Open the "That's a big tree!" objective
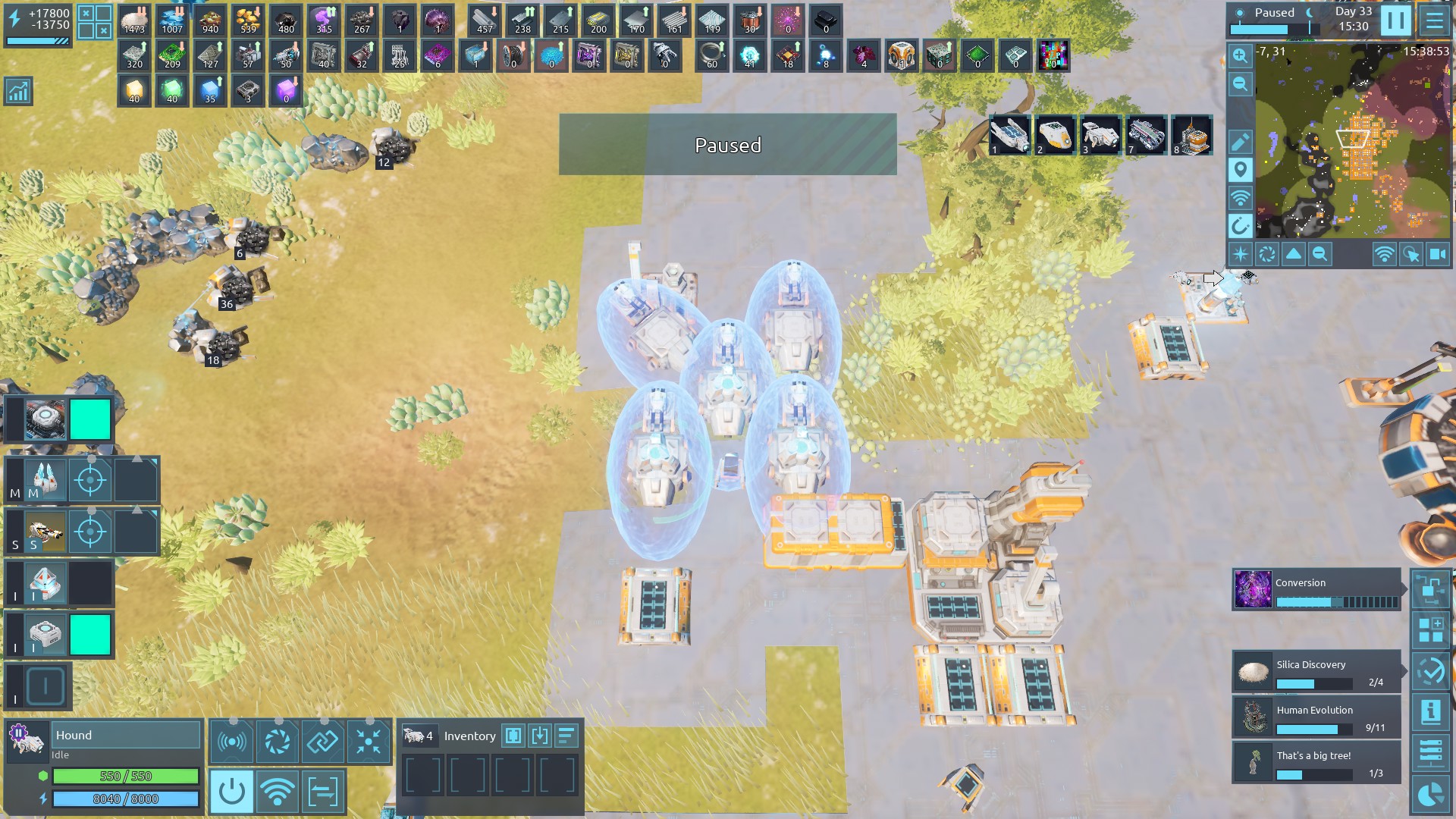Viewport: 1456px width, 819px height. click(x=1316, y=763)
